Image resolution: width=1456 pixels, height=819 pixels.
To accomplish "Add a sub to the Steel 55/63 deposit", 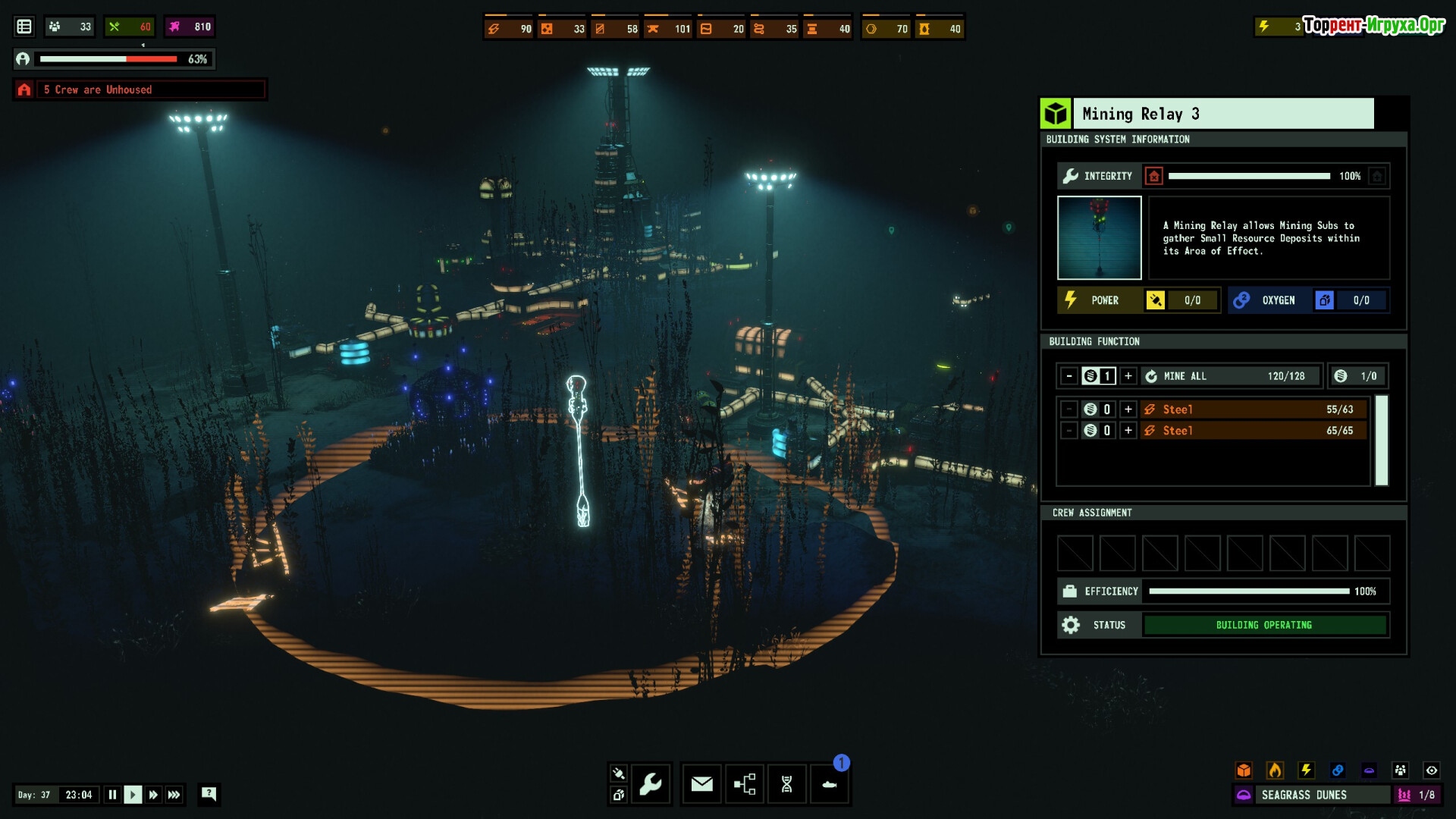I will click(x=1128, y=409).
